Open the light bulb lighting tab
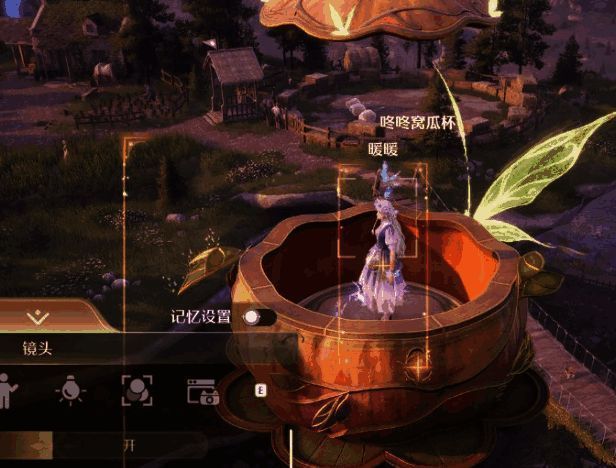Viewport: 616px width, 468px height. tap(68, 390)
